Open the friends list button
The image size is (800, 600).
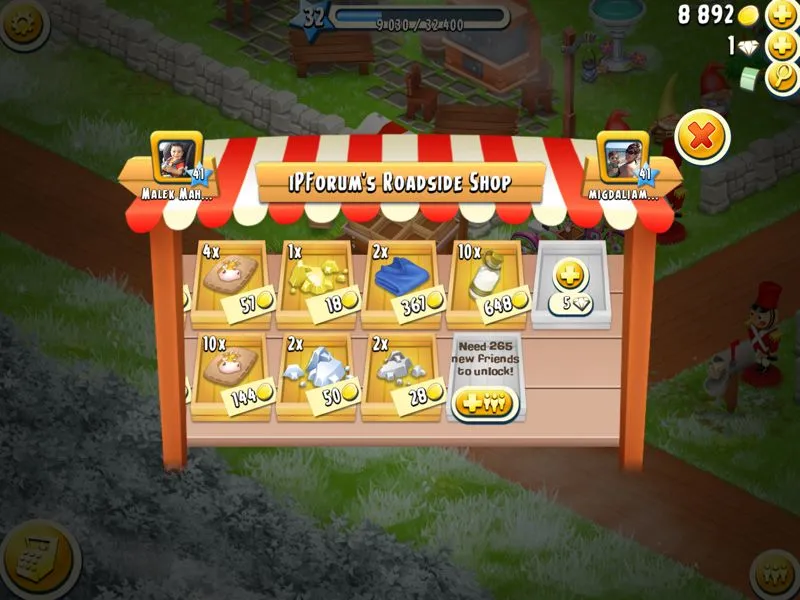776,574
